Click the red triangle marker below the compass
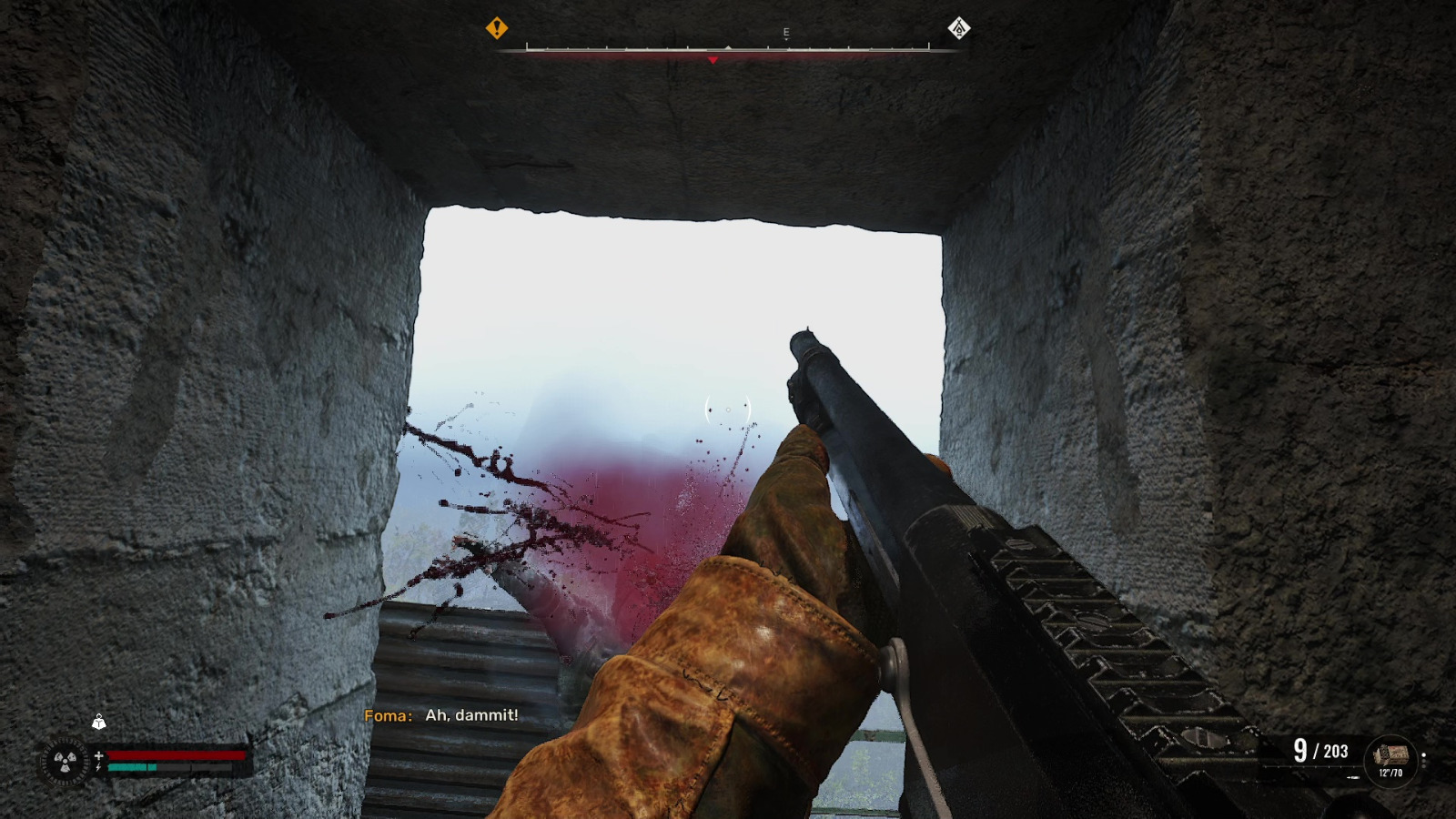 pyautogui.click(x=713, y=59)
